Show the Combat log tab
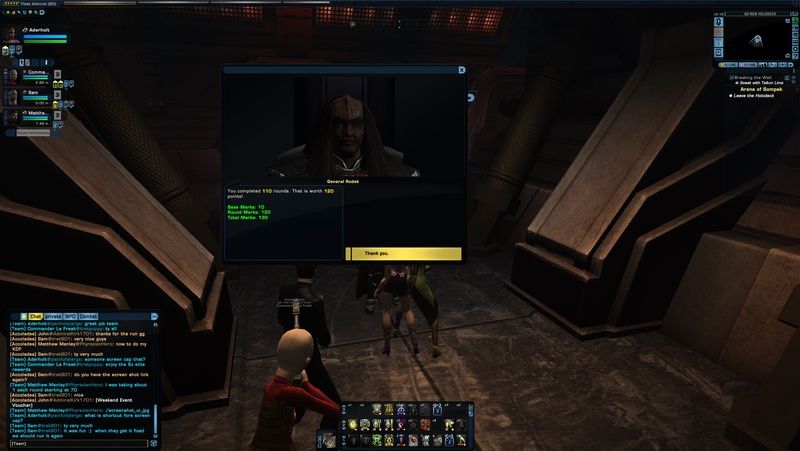 (87, 316)
